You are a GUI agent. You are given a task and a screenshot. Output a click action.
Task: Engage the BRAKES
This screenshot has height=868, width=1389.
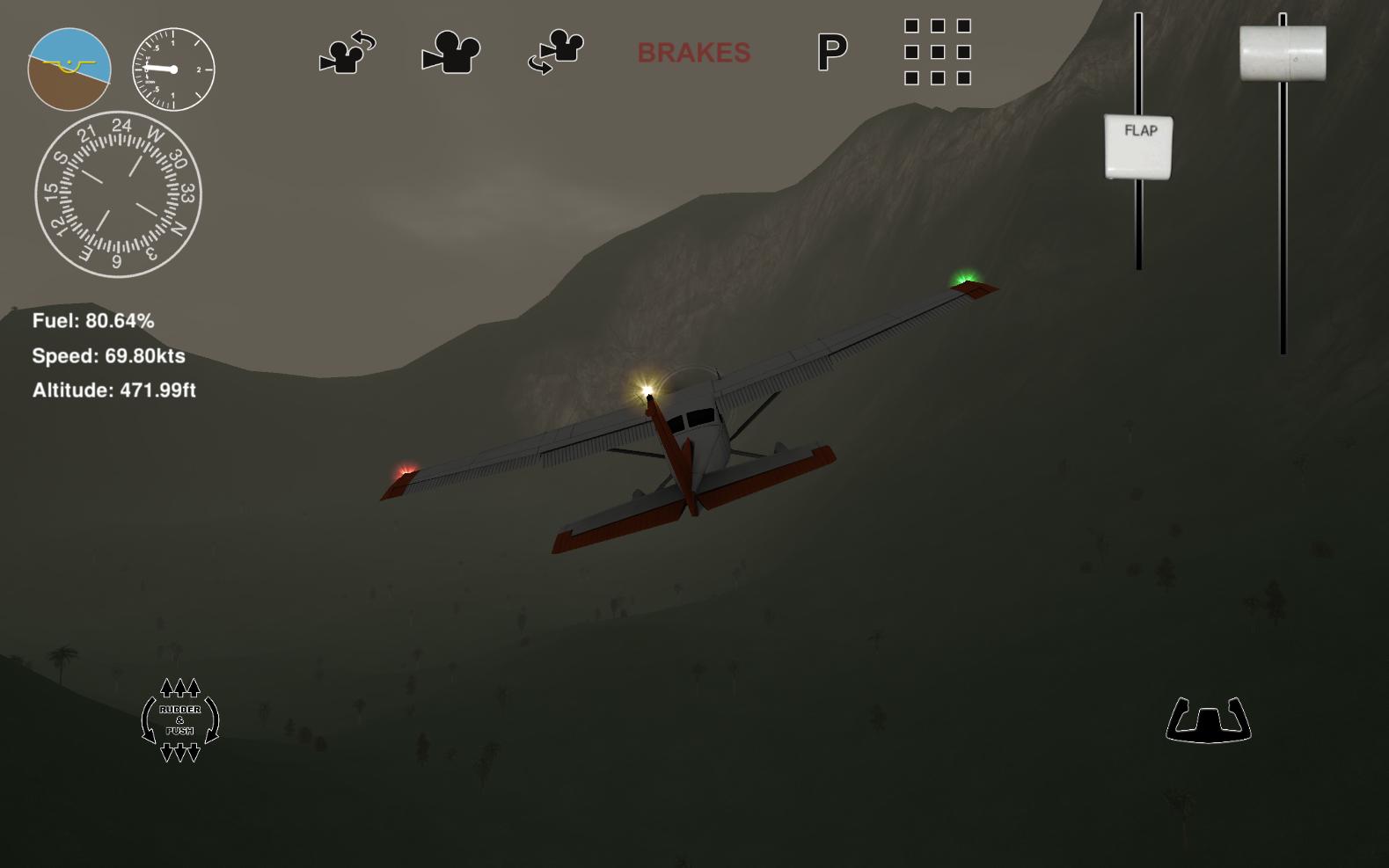coord(694,52)
